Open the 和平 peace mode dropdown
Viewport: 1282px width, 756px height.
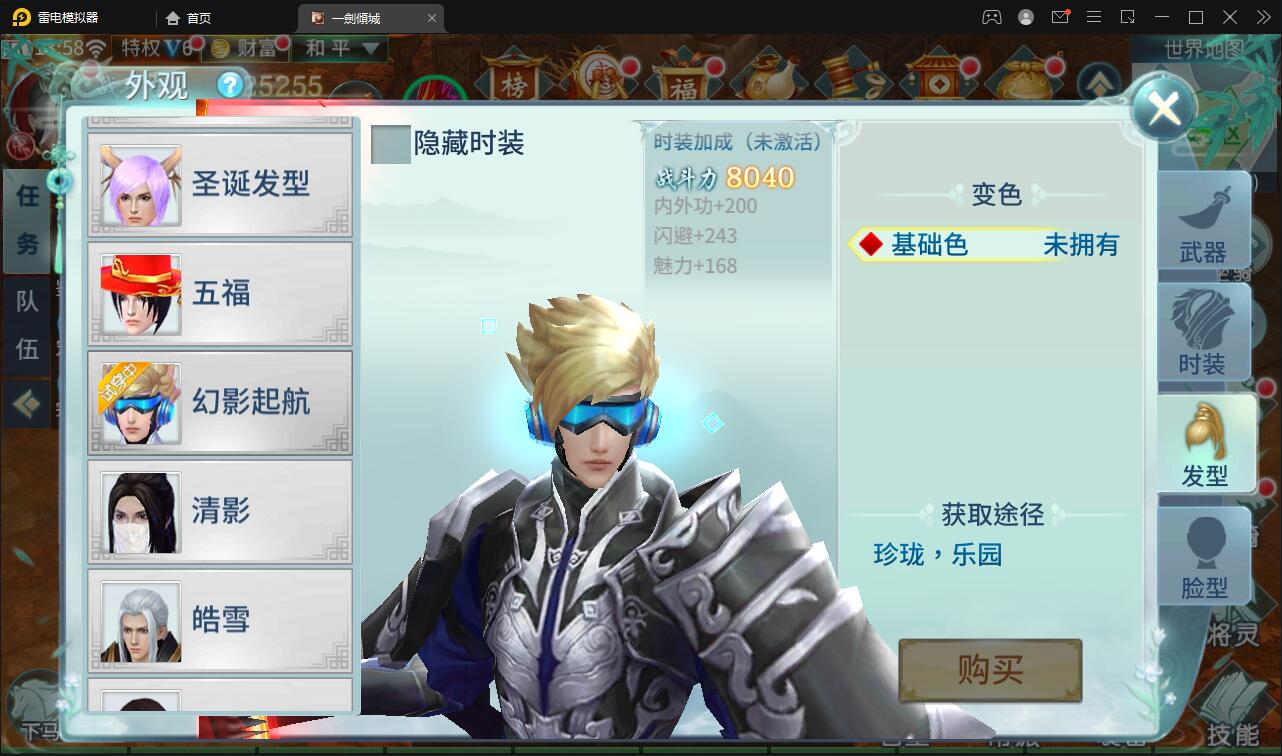(340, 48)
